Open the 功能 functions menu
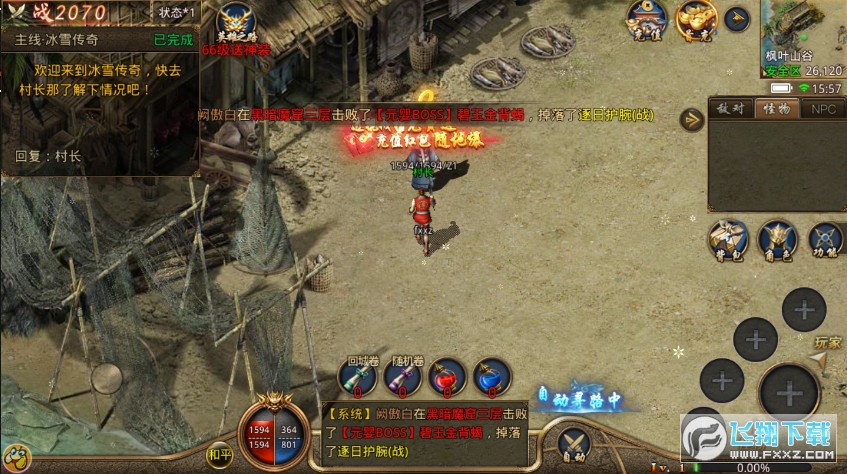This screenshot has width=847, height=474. pyautogui.click(x=825, y=239)
